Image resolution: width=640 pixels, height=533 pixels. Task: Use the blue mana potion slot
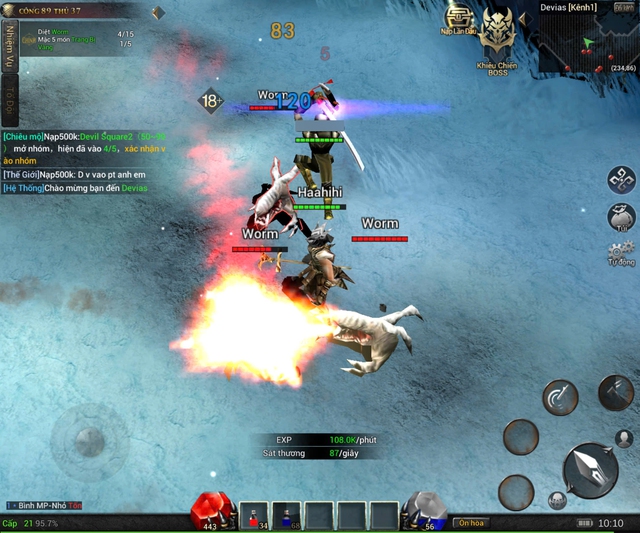(x=287, y=515)
